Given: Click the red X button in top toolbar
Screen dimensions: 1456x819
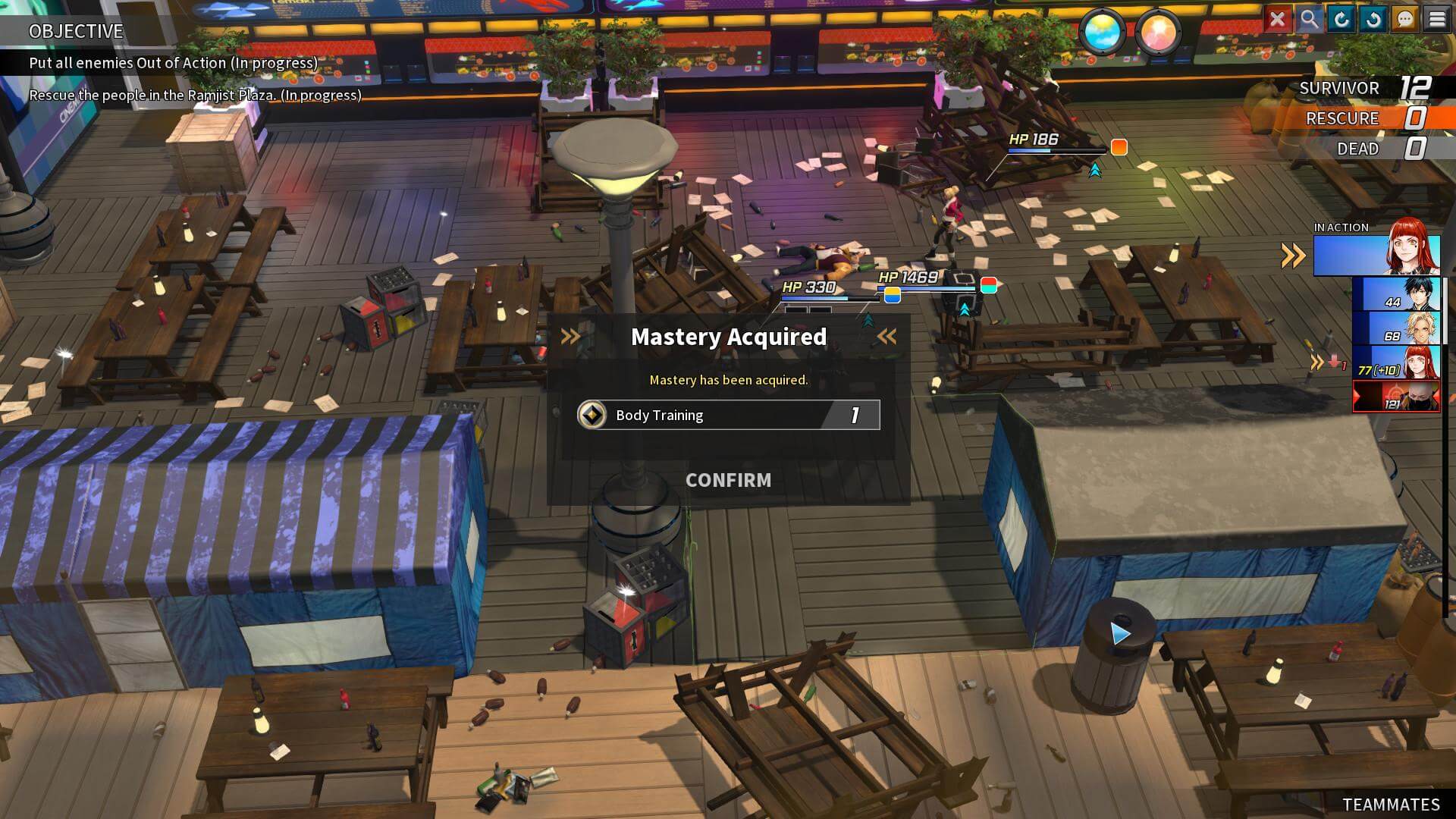Looking at the screenshot, I should point(1277,19).
